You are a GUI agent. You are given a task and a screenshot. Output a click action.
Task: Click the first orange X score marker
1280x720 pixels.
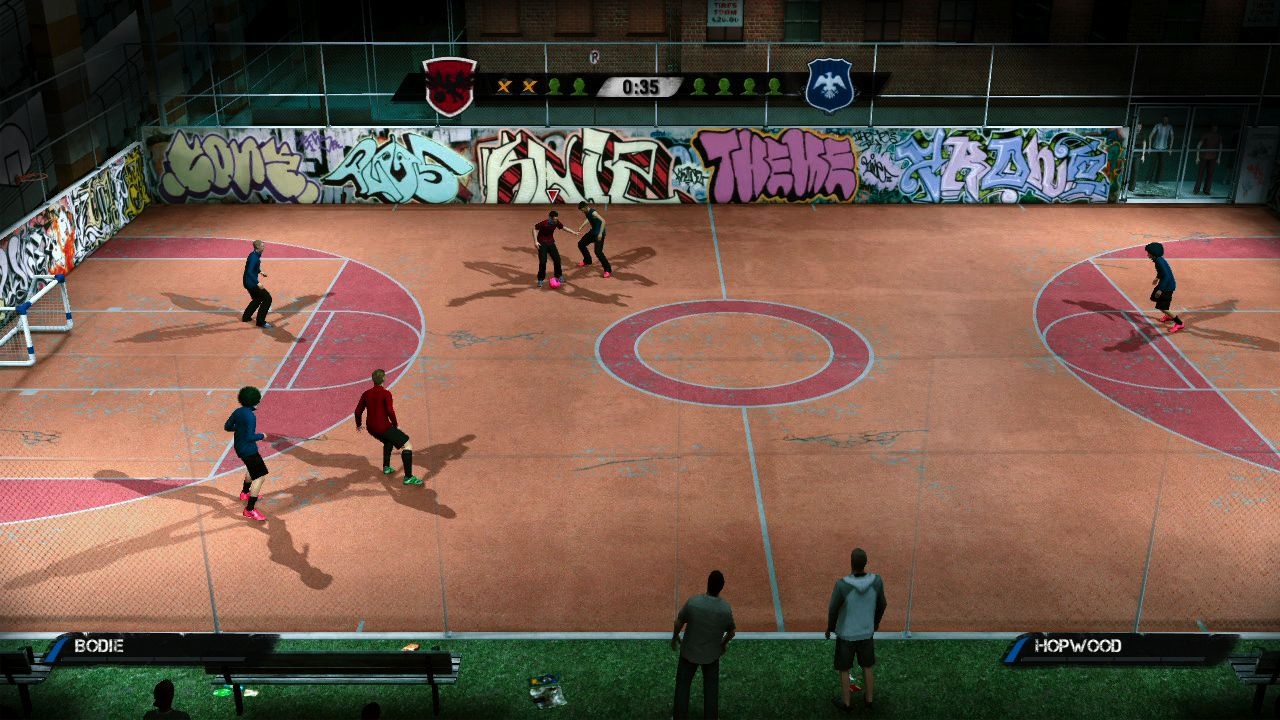[x=504, y=87]
